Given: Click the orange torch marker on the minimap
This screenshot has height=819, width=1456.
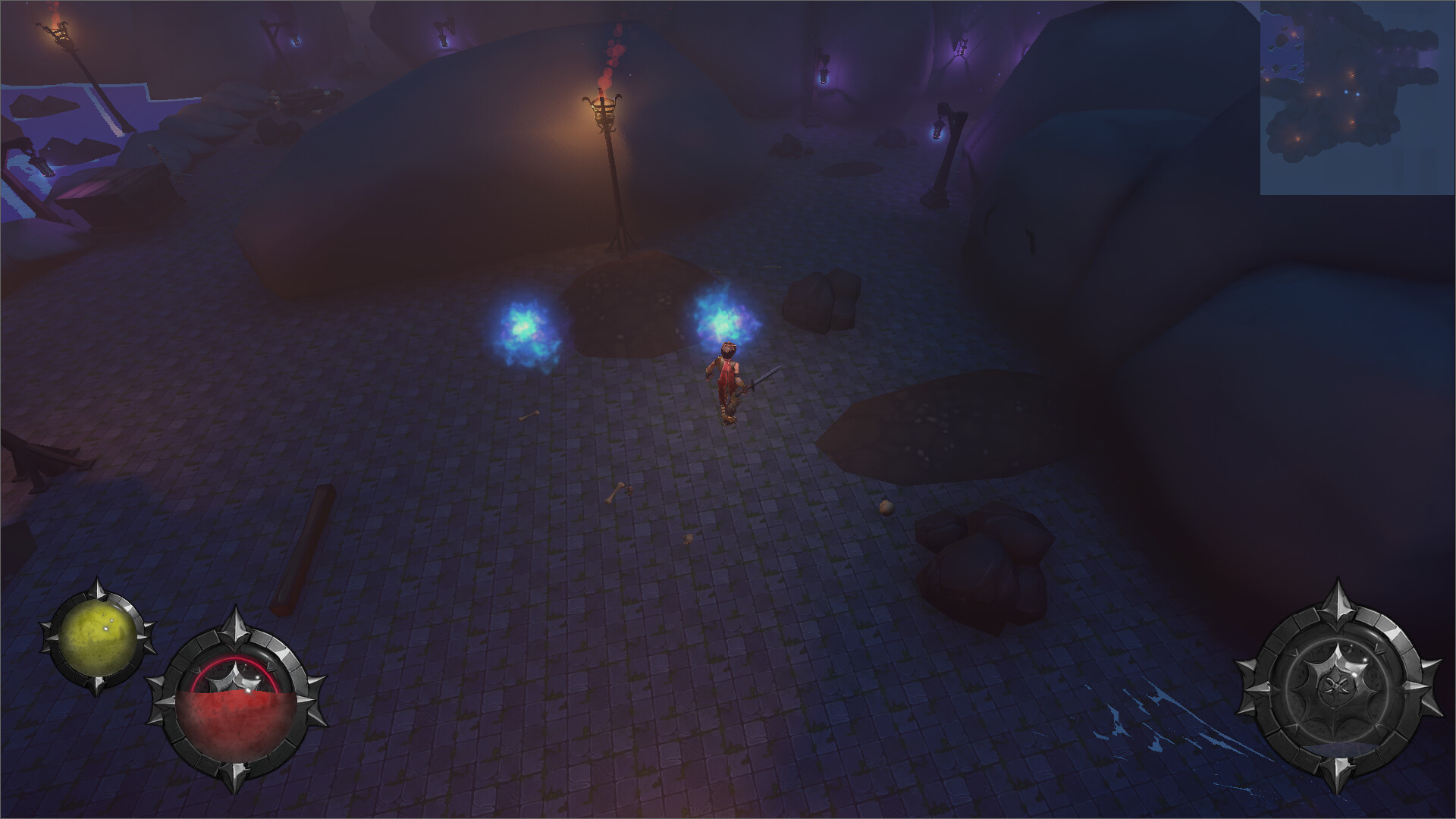Looking at the screenshot, I should (x=1352, y=75).
